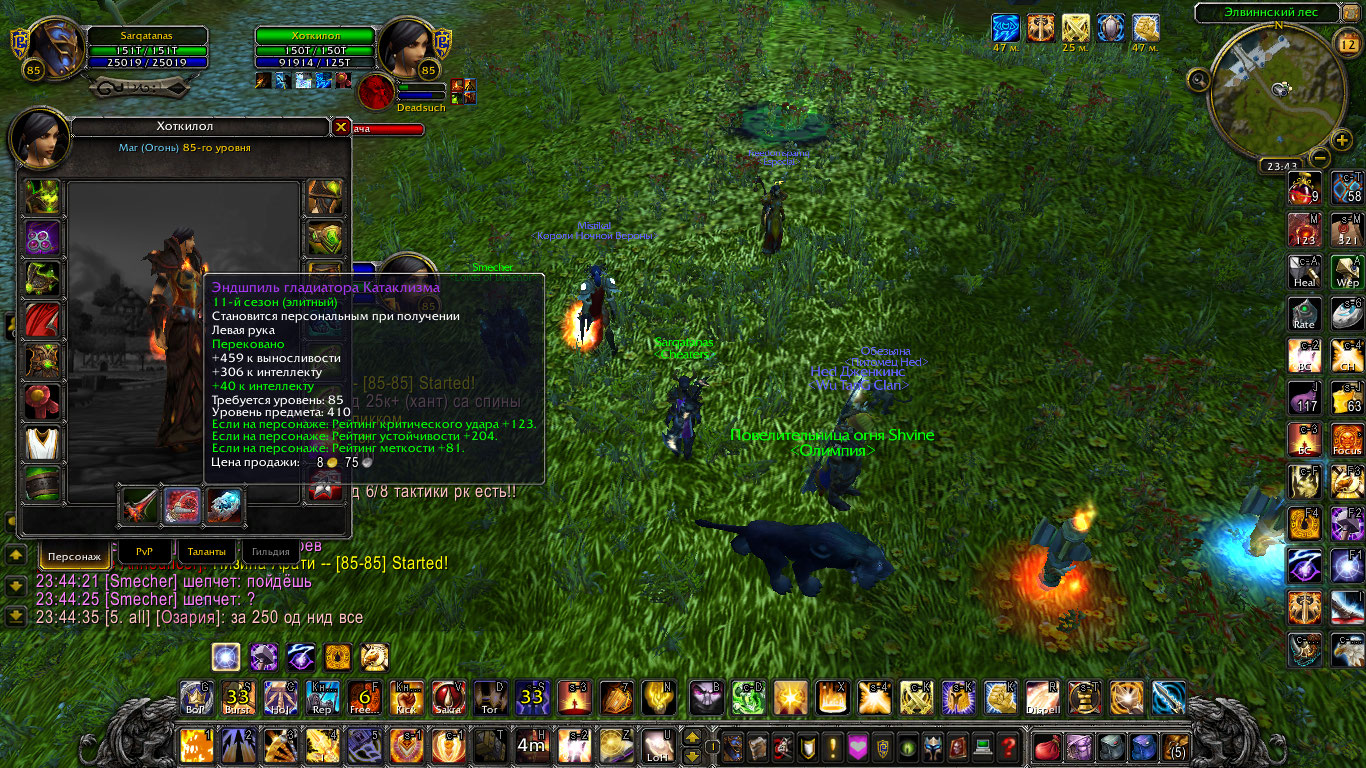Activate the LoH ability
Image resolution: width=1366 pixels, height=768 pixels.
[657, 746]
